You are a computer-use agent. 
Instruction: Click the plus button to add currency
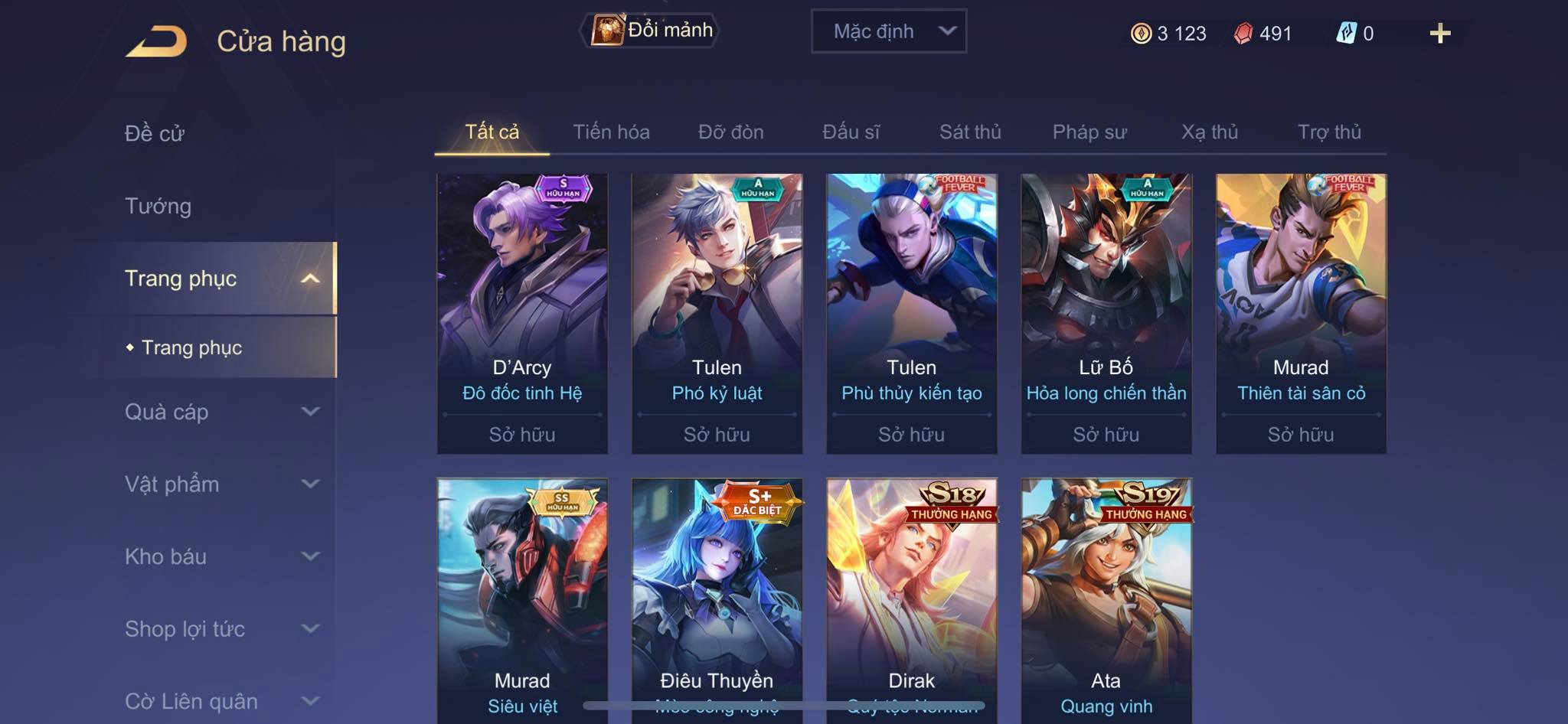click(1439, 34)
